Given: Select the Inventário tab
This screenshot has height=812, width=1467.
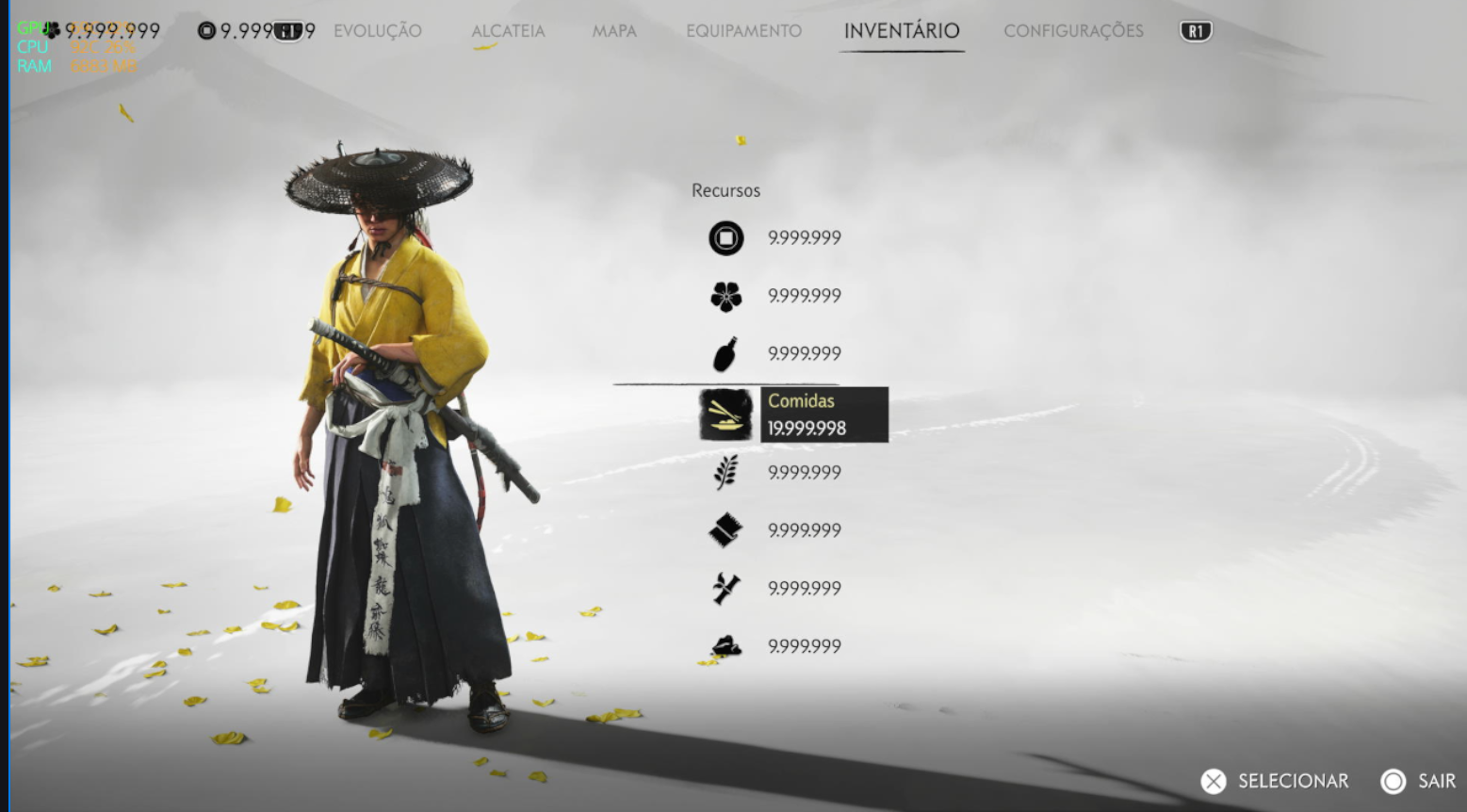Looking at the screenshot, I should coord(902,31).
